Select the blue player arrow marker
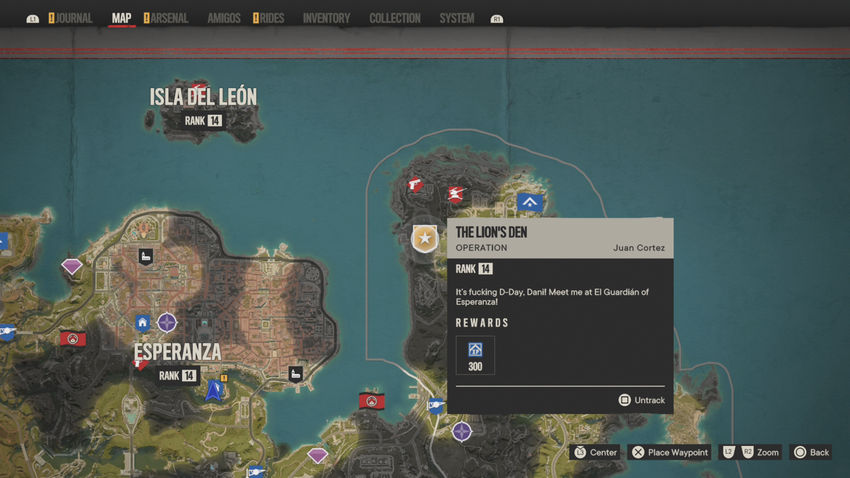The image size is (850, 478). pos(213,390)
